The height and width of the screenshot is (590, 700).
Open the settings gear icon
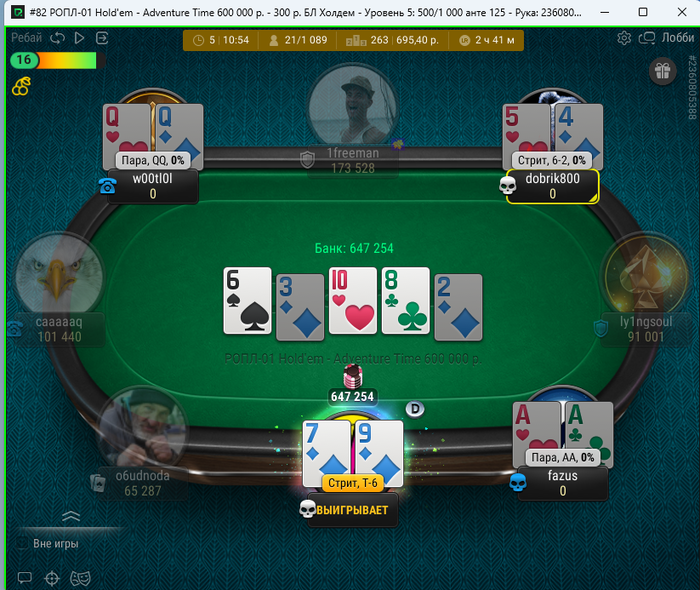coord(624,38)
